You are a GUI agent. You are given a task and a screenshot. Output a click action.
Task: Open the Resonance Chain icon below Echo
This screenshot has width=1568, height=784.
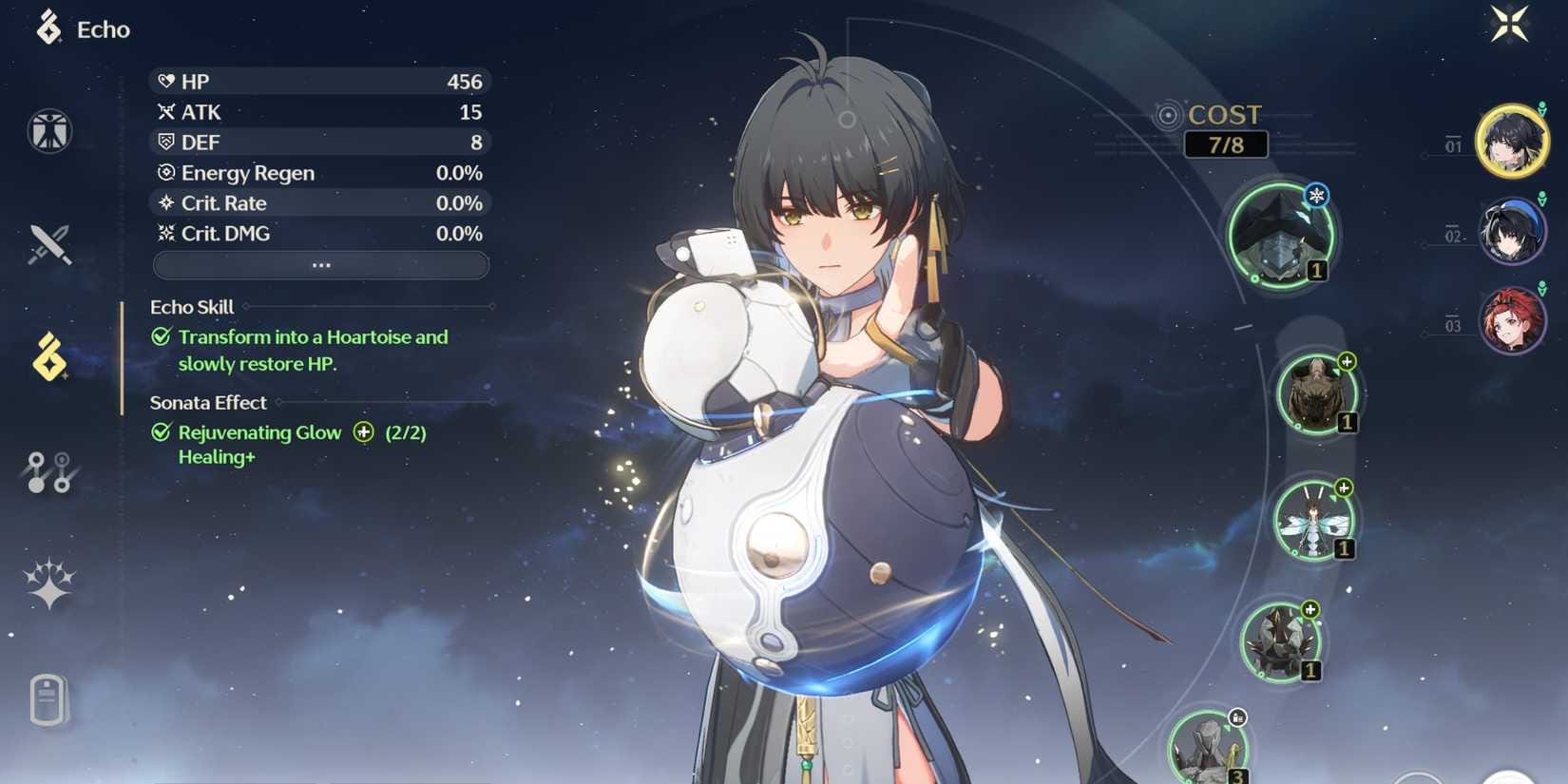48,473
